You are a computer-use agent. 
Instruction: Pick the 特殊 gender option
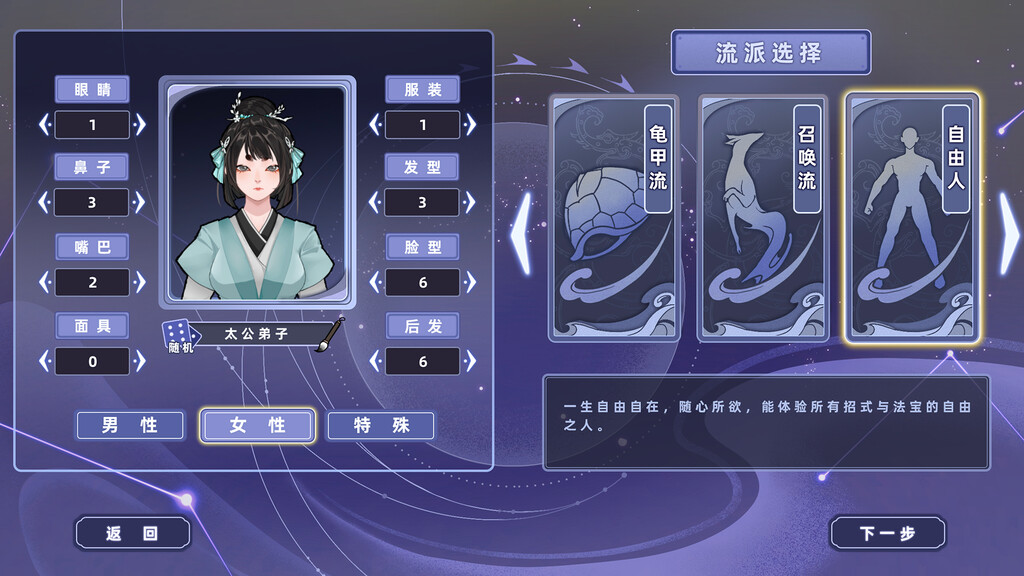[381, 425]
